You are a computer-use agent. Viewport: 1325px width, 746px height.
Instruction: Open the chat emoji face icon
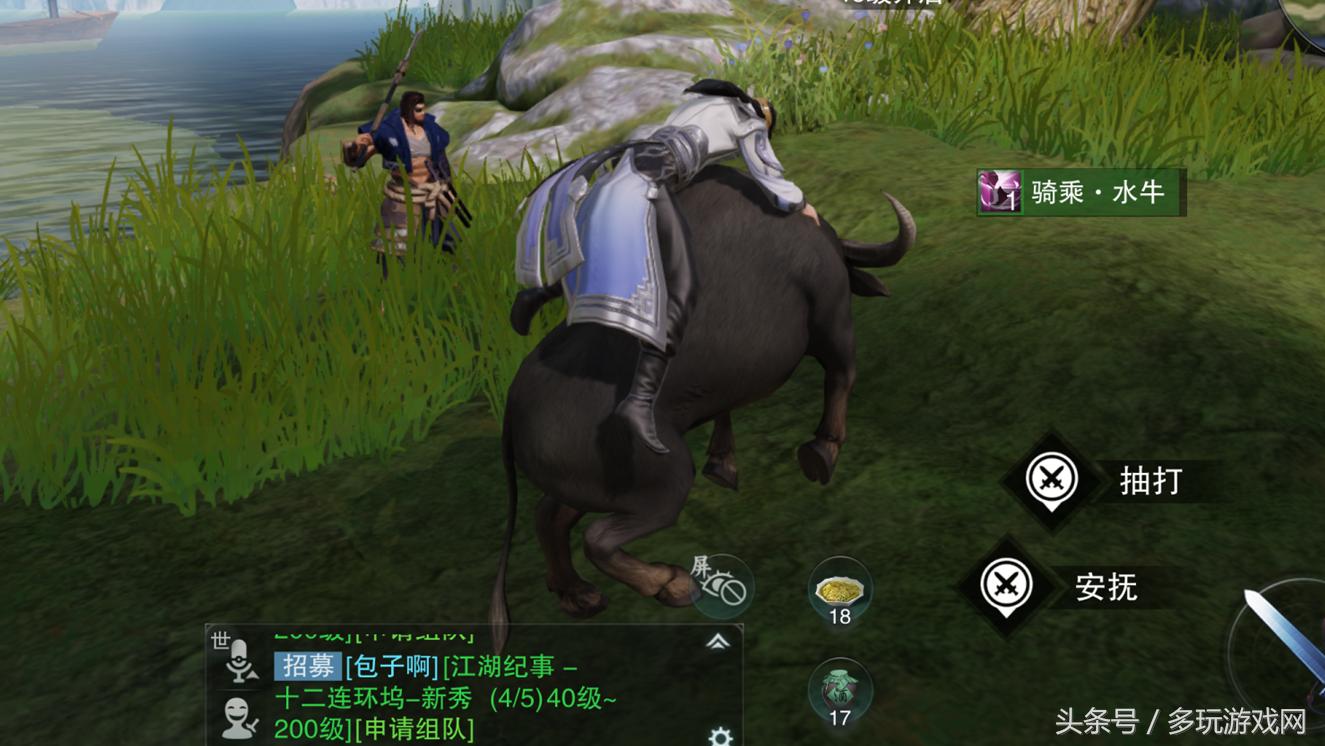coord(238,718)
